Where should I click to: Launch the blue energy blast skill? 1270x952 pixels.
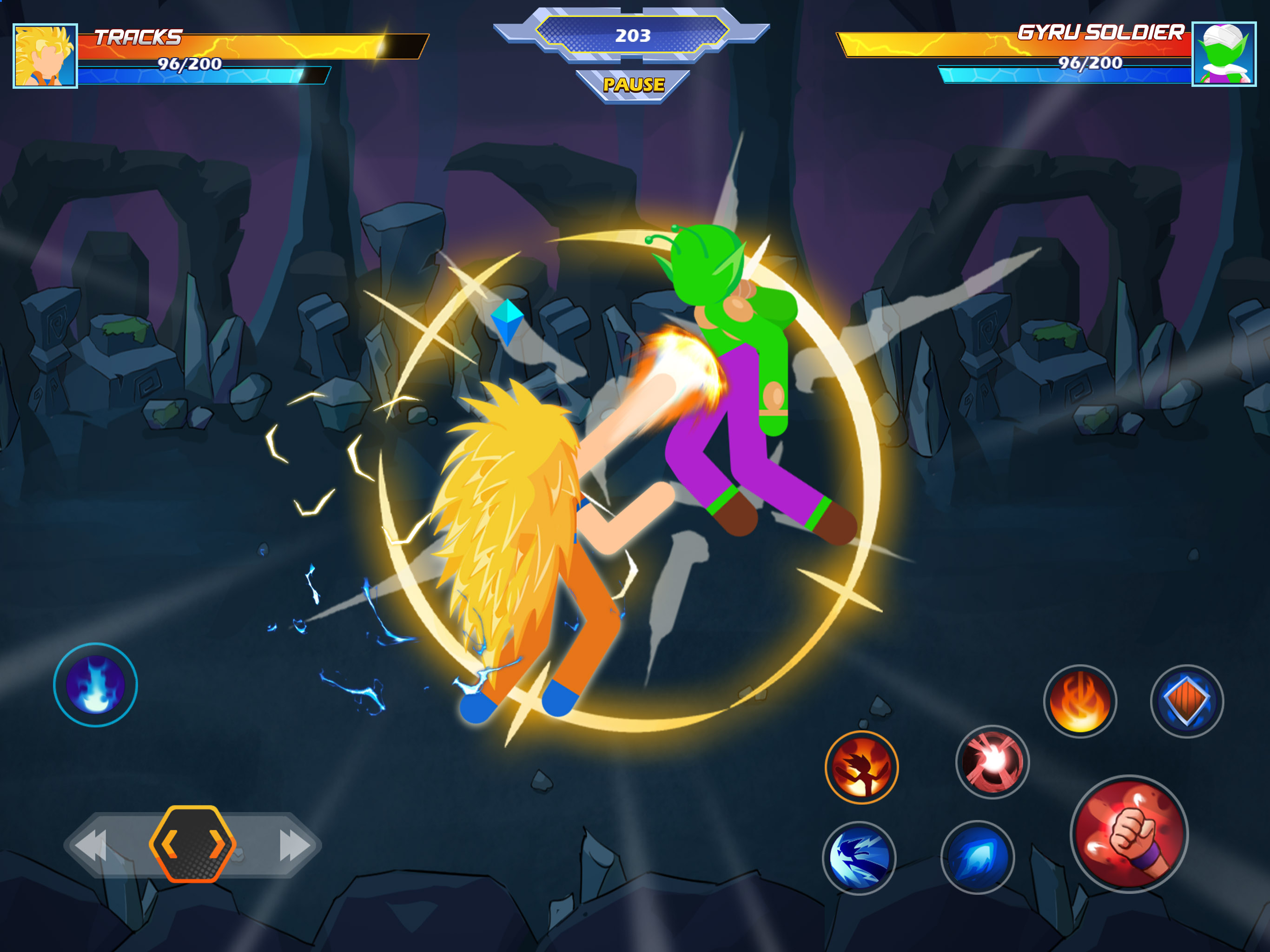pyautogui.click(x=977, y=857)
